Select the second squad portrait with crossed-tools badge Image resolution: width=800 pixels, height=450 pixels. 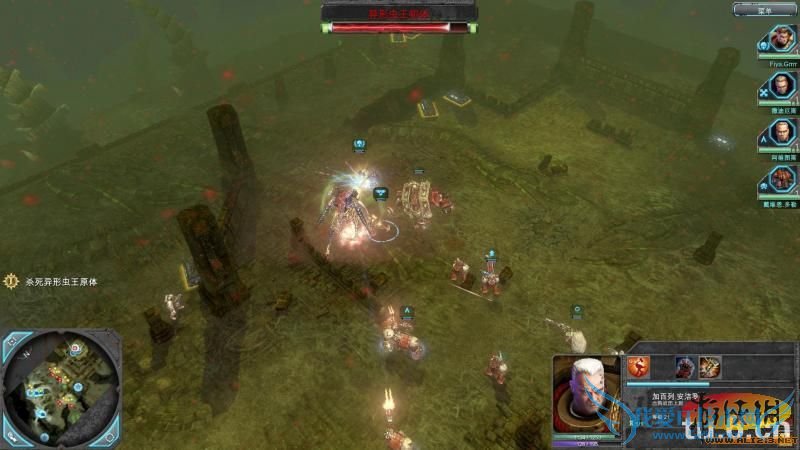pyautogui.click(x=780, y=87)
